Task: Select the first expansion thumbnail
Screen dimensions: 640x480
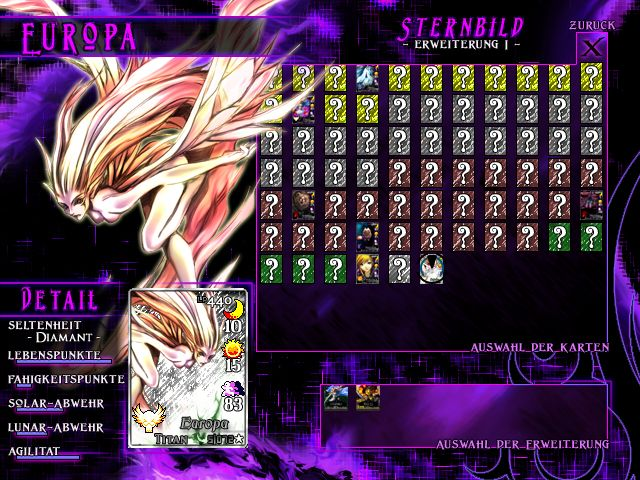Action: click(335, 397)
